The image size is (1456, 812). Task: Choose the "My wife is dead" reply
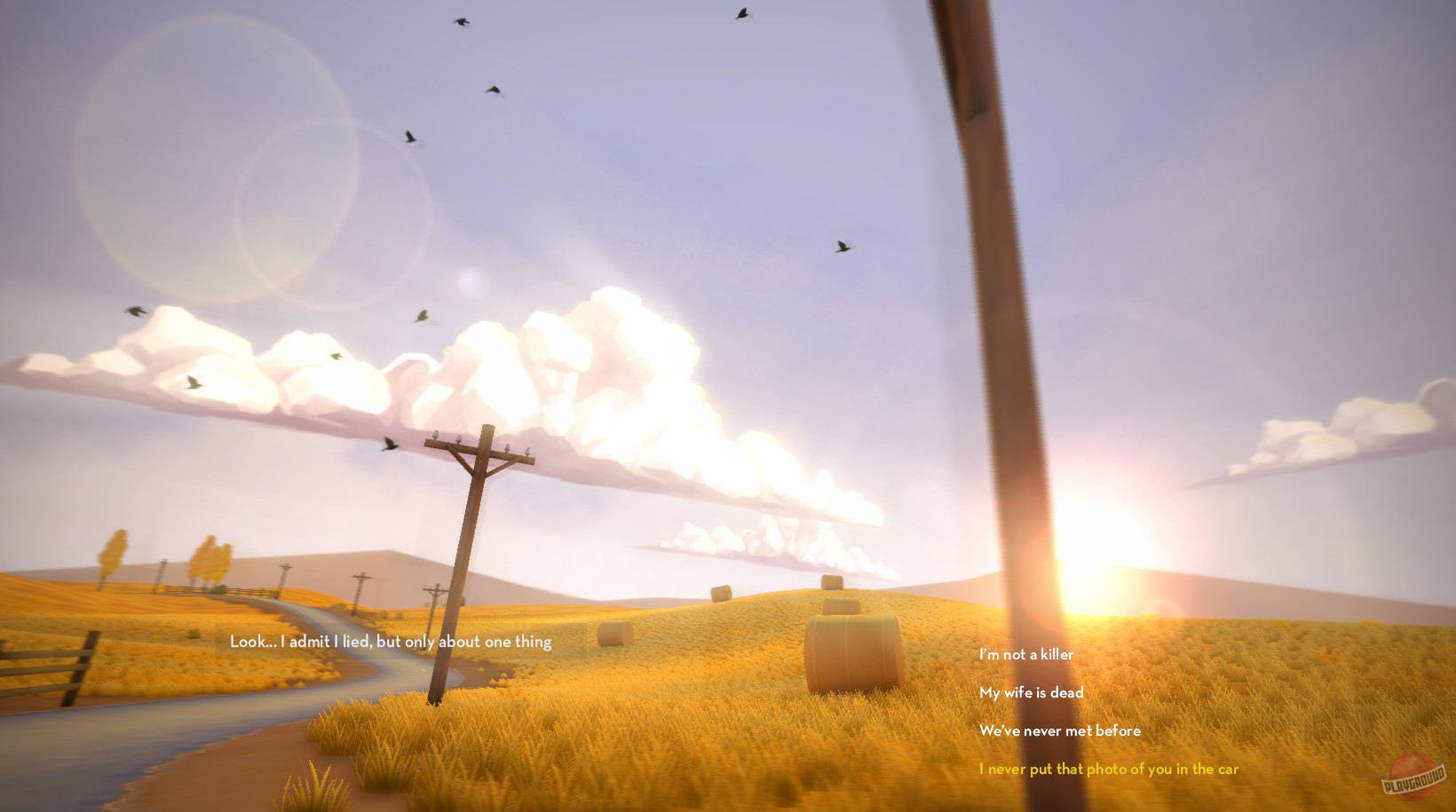(1031, 693)
